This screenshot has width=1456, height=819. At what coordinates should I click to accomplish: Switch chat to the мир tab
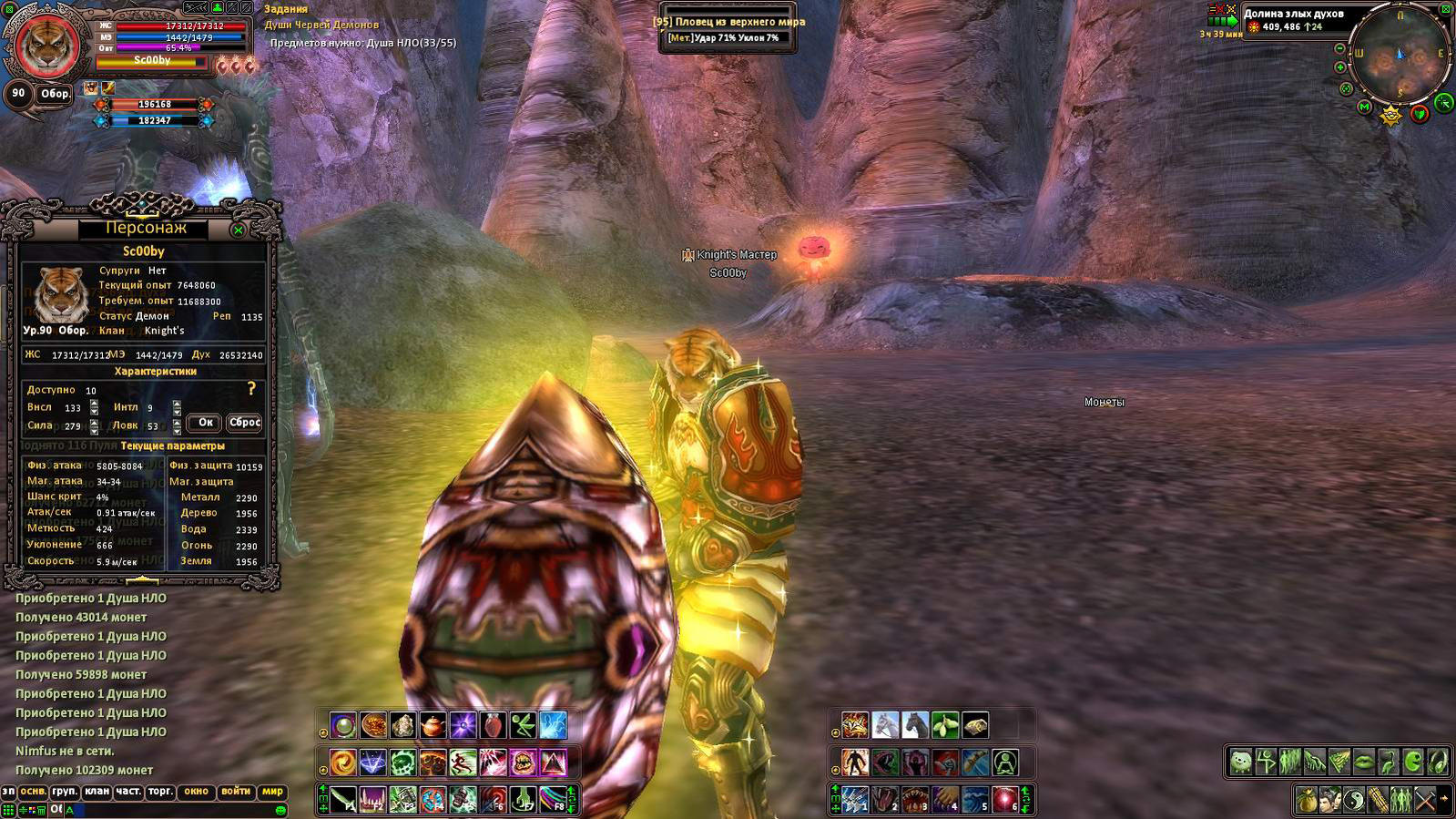tap(272, 792)
